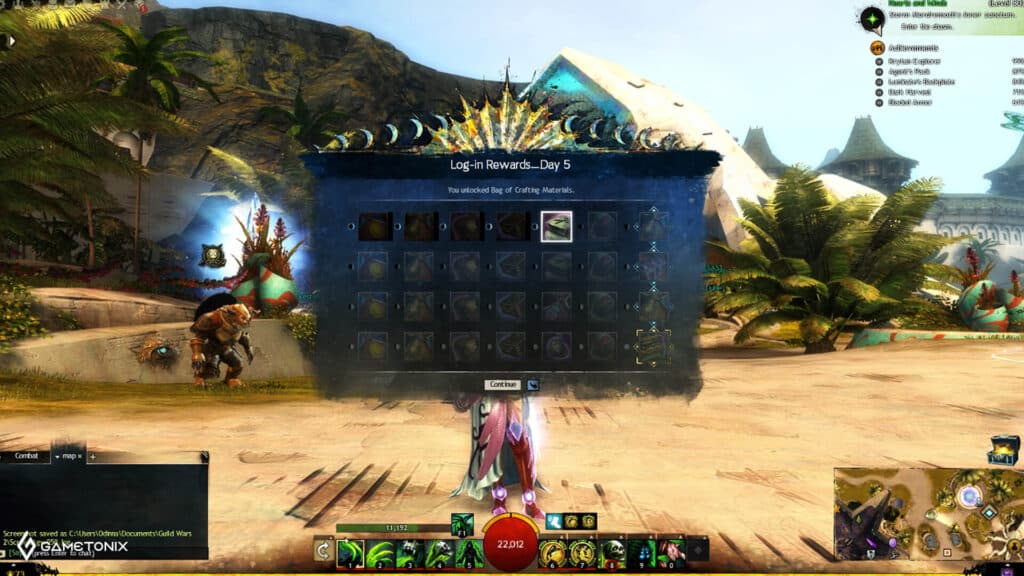Switch to the map chat tab
This screenshot has width=1024, height=576.
click(69, 456)
